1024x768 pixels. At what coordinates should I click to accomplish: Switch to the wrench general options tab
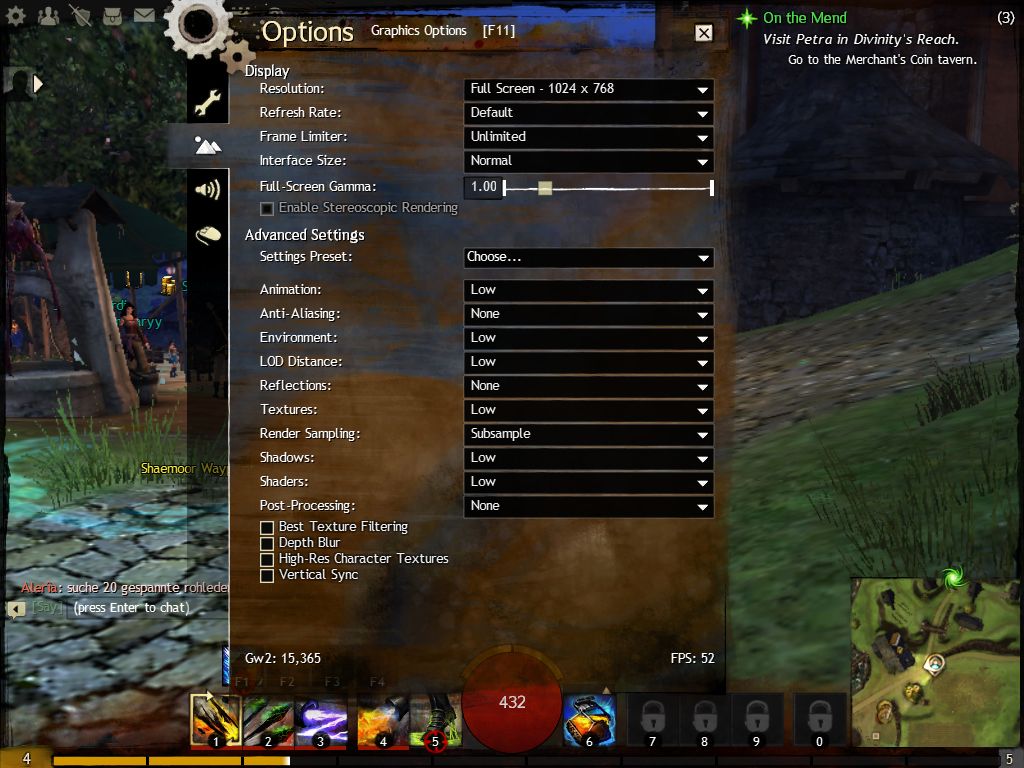[207, 102]
